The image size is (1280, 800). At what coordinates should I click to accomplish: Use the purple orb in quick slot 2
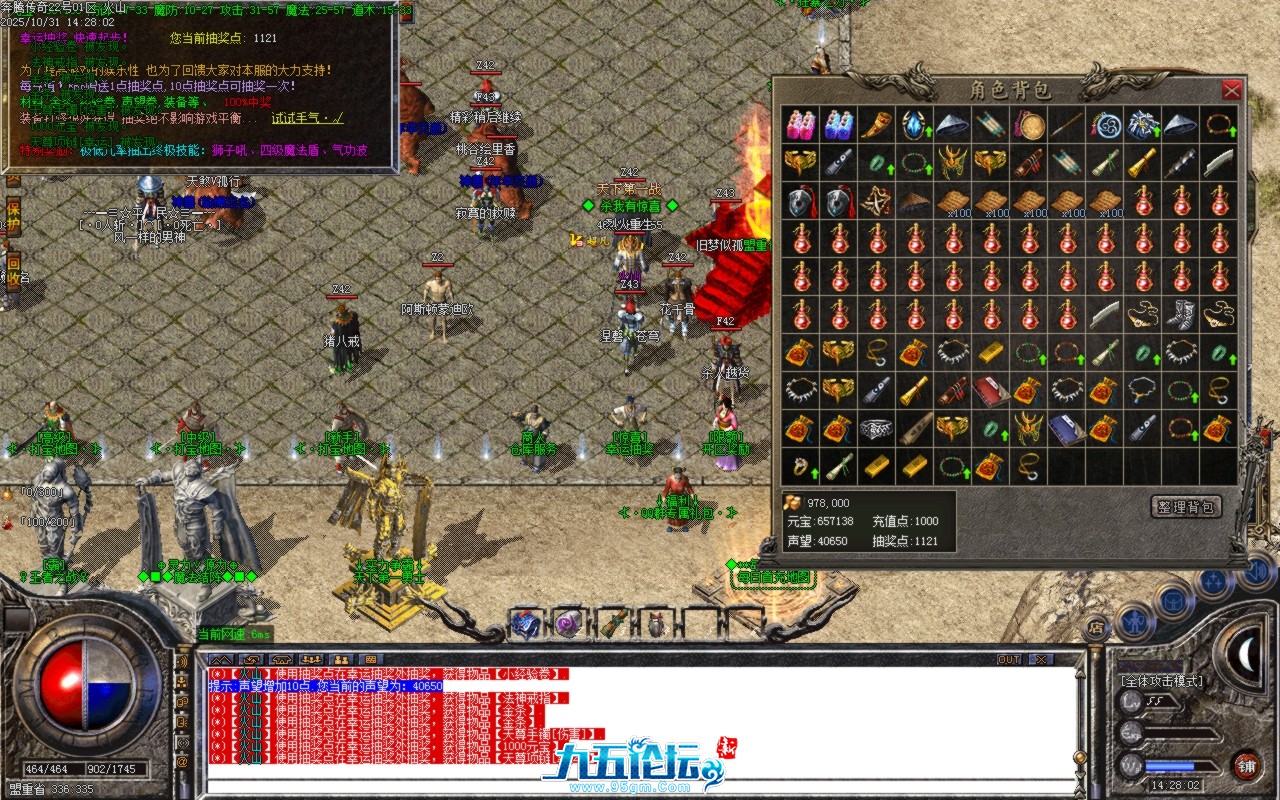point(567,624)
